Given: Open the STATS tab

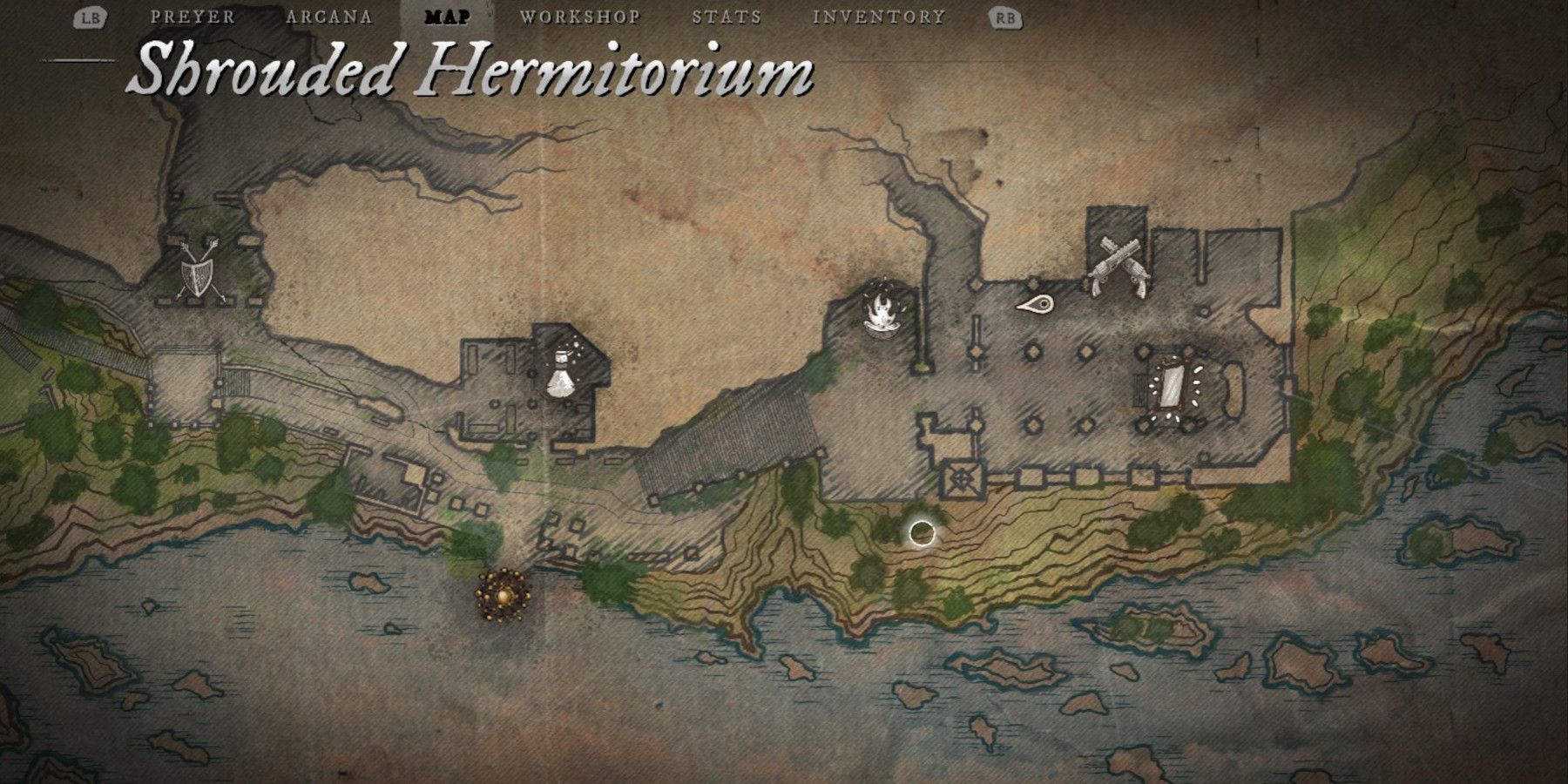Looking at the screenshot, I should [x=725, y=15].
